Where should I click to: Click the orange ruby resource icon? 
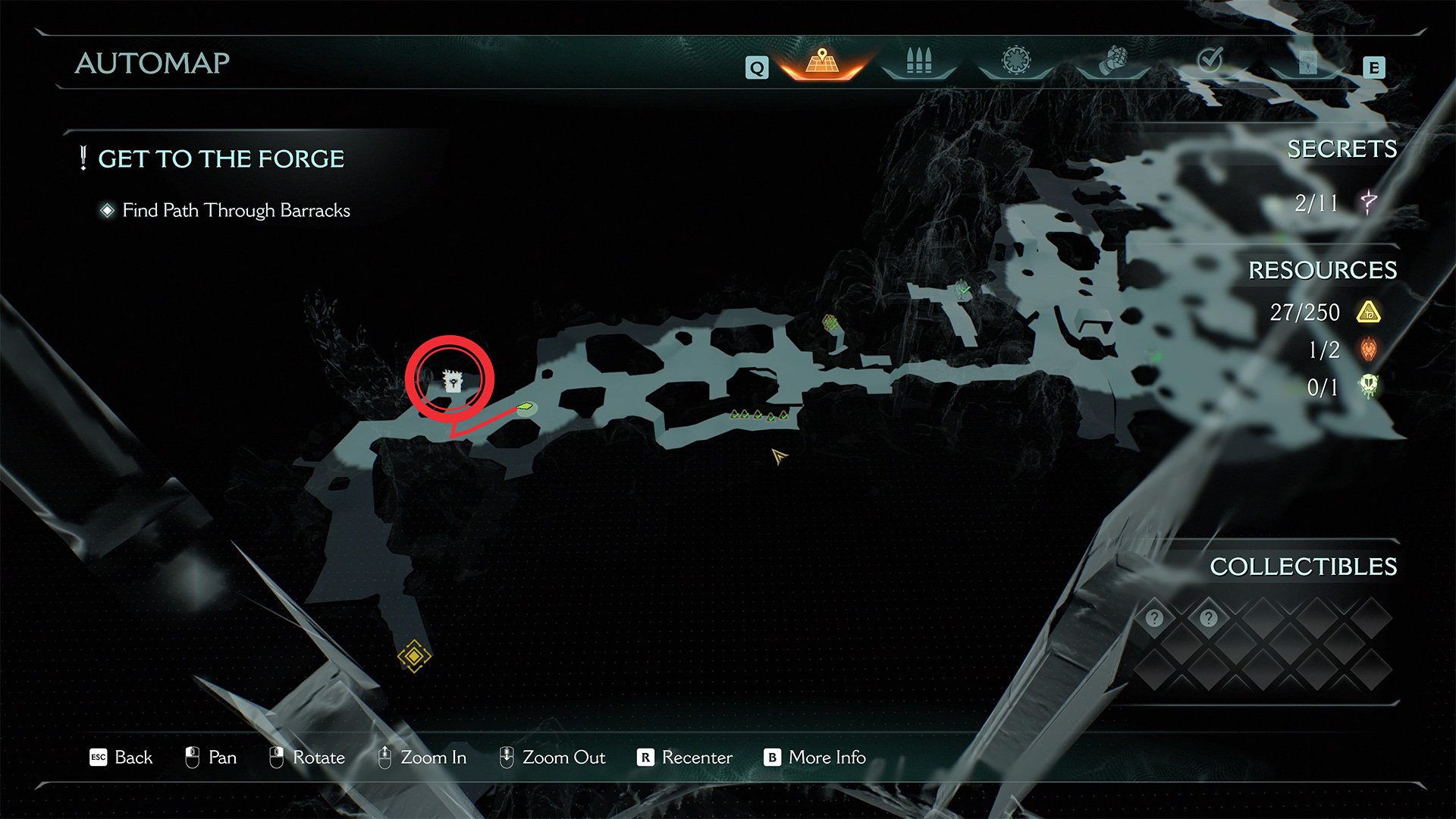[1369, 350]
